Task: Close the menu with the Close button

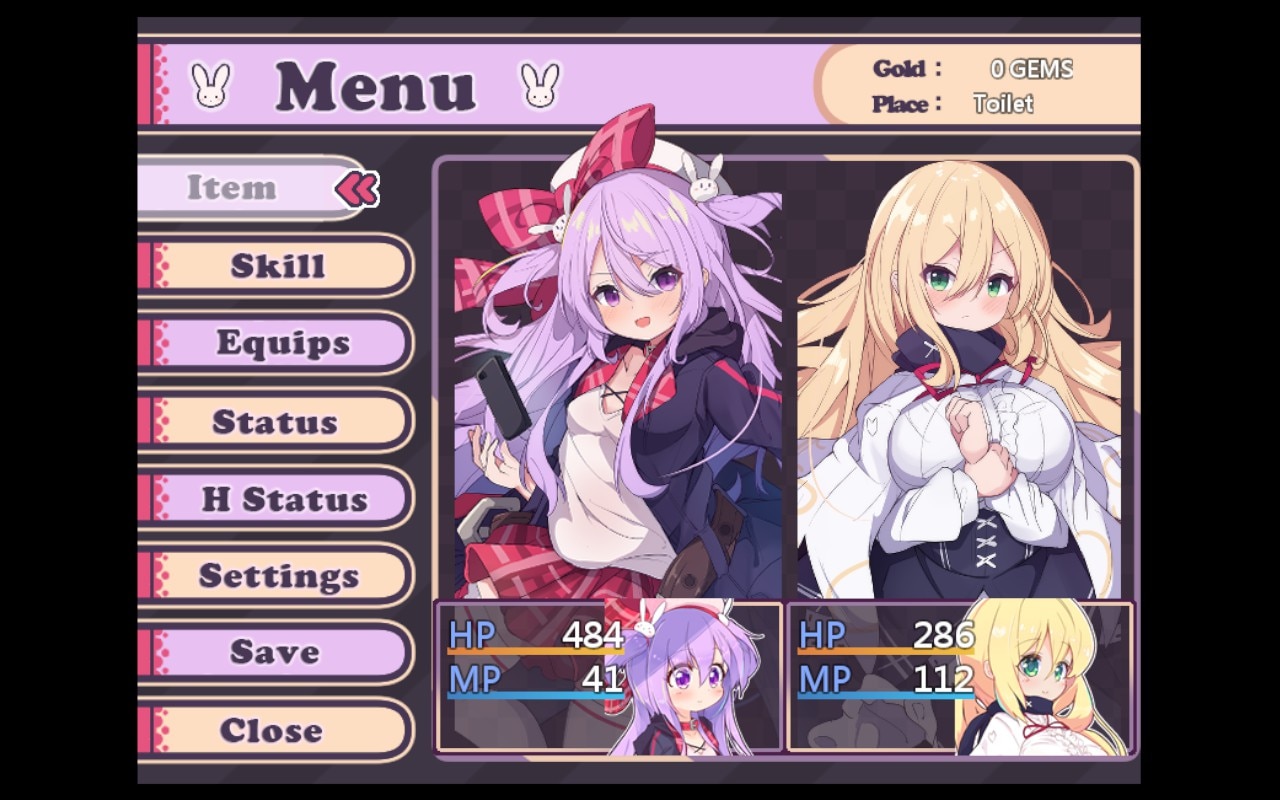Action: 272,729
